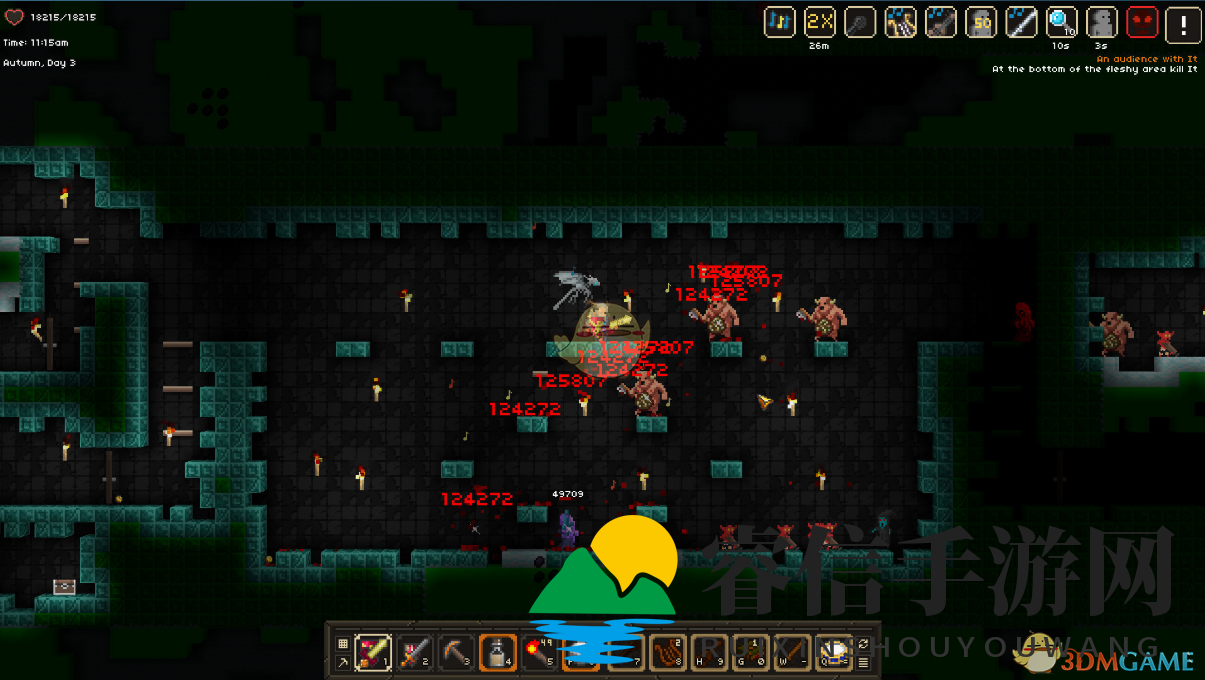This screenshot has height=680, width=1205.
Task: Click the small pickaxe tool button
Action: pyautogui.click(x=343, y=662)
